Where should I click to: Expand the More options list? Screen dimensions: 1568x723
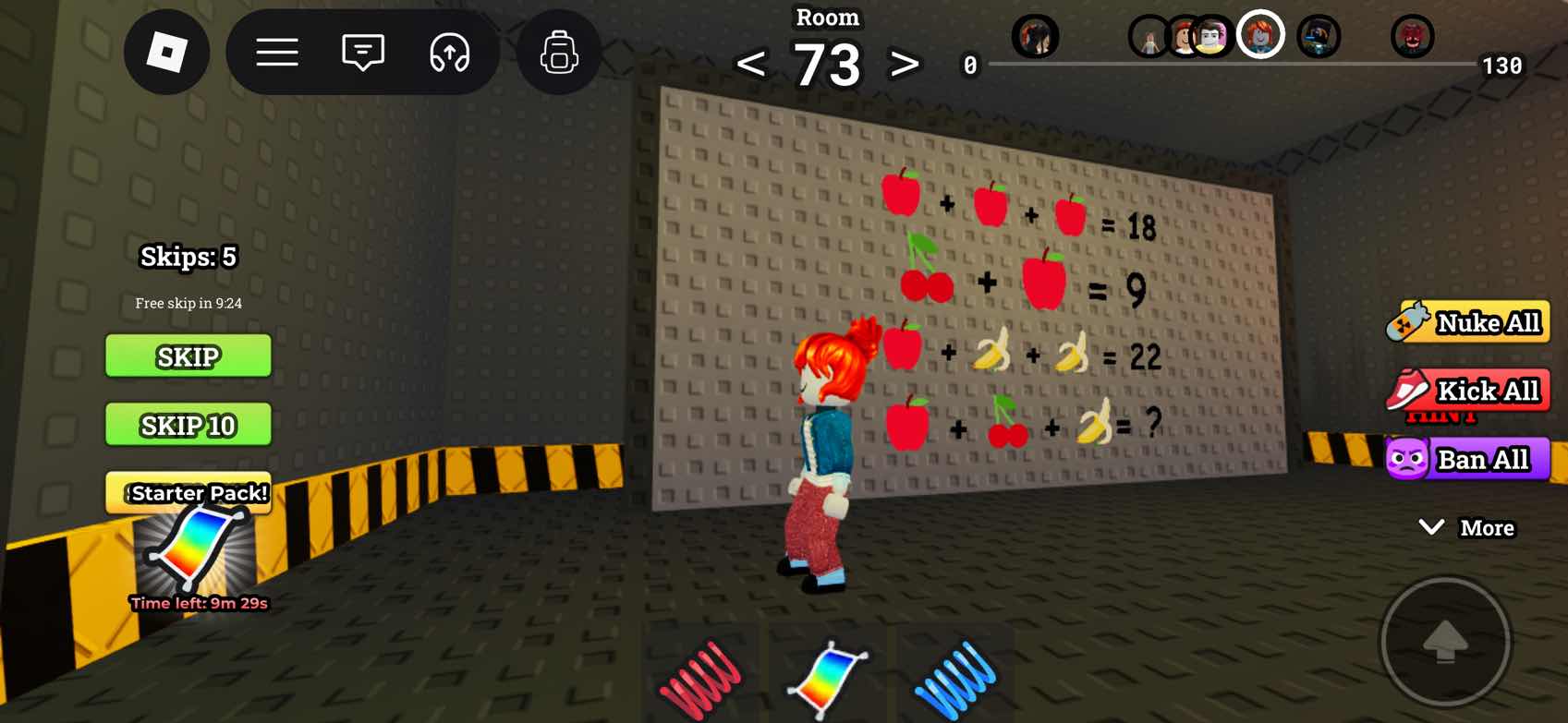tap(1467, 527)
